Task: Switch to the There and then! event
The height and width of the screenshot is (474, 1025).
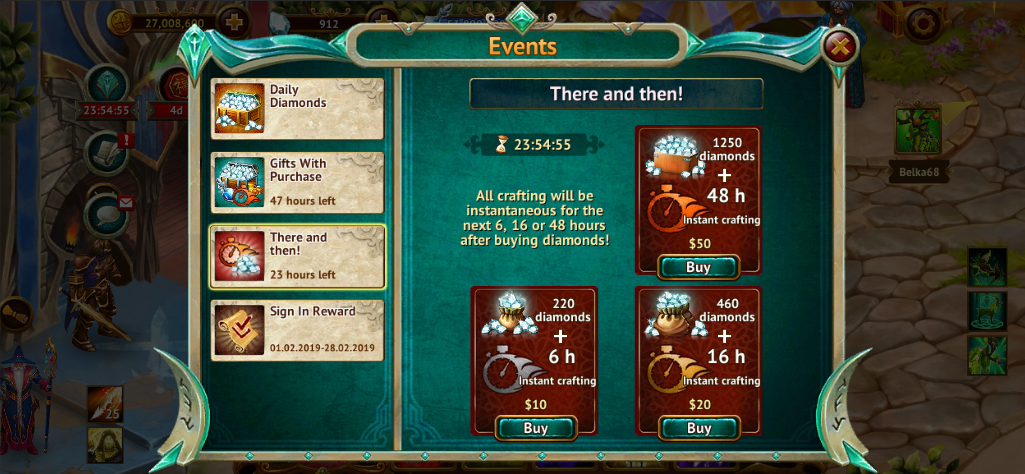Action: coord(297,257)
